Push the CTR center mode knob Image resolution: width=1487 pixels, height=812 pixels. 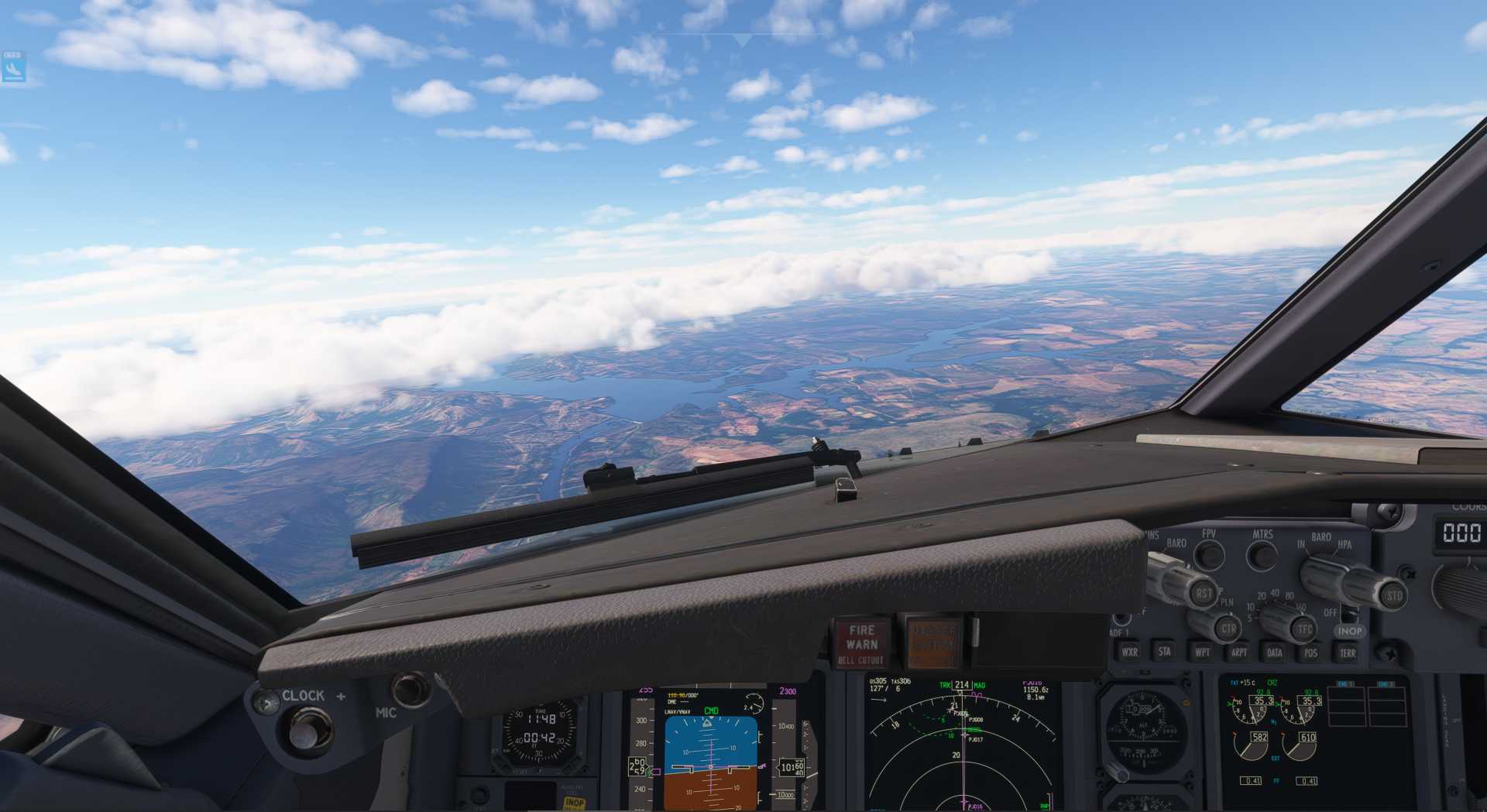1228,628
